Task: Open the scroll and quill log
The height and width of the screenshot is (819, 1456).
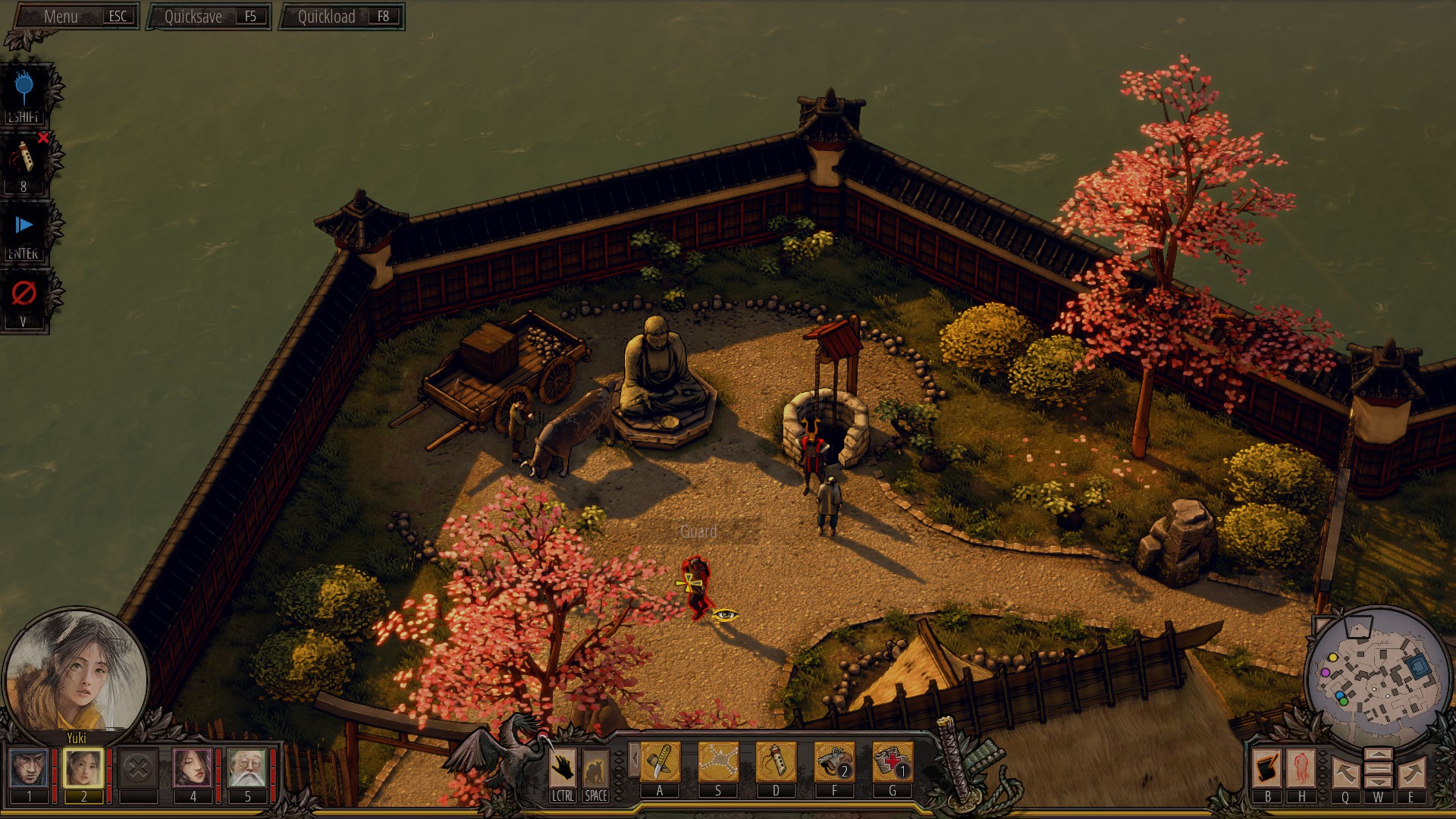Action: (1267, 767)
